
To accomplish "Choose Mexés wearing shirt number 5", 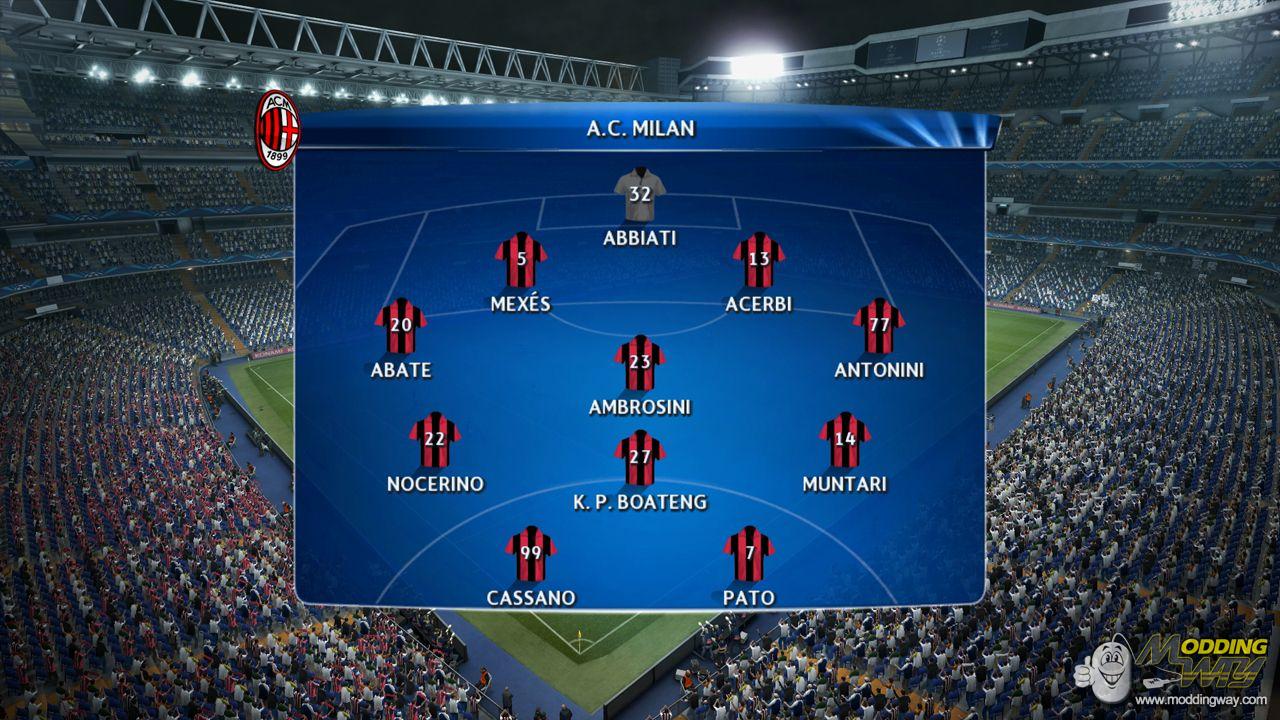I will coord(520,260).
